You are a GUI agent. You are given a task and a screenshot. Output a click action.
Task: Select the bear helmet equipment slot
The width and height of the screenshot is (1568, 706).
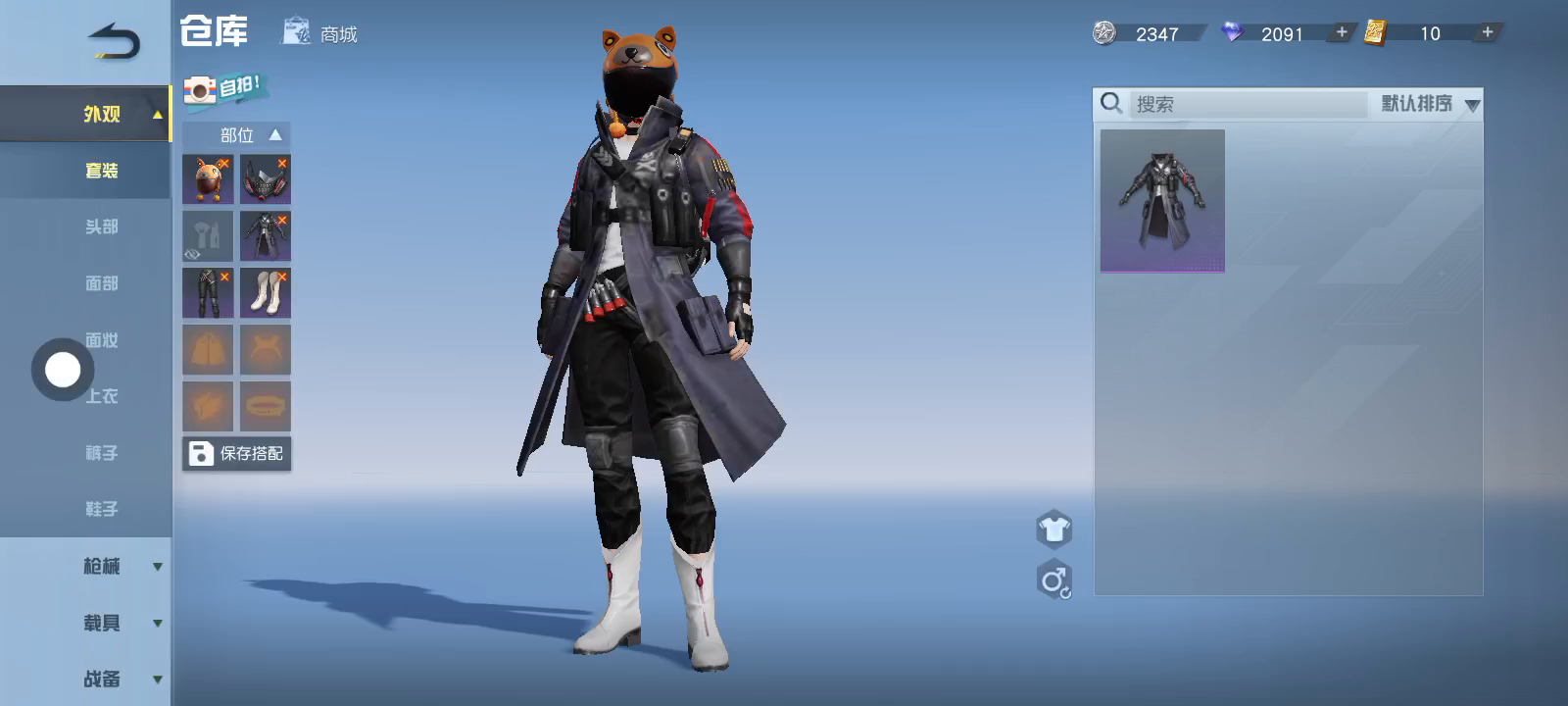pyautogui.click(x=208, y=179)
